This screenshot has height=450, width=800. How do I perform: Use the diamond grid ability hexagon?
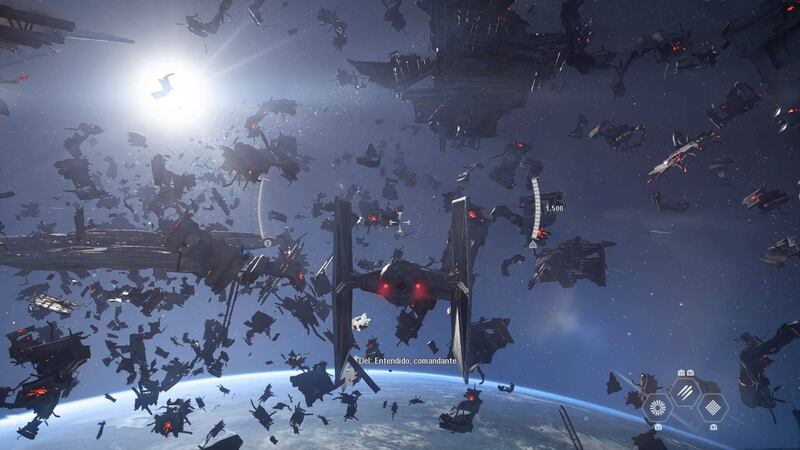[712, 408]
